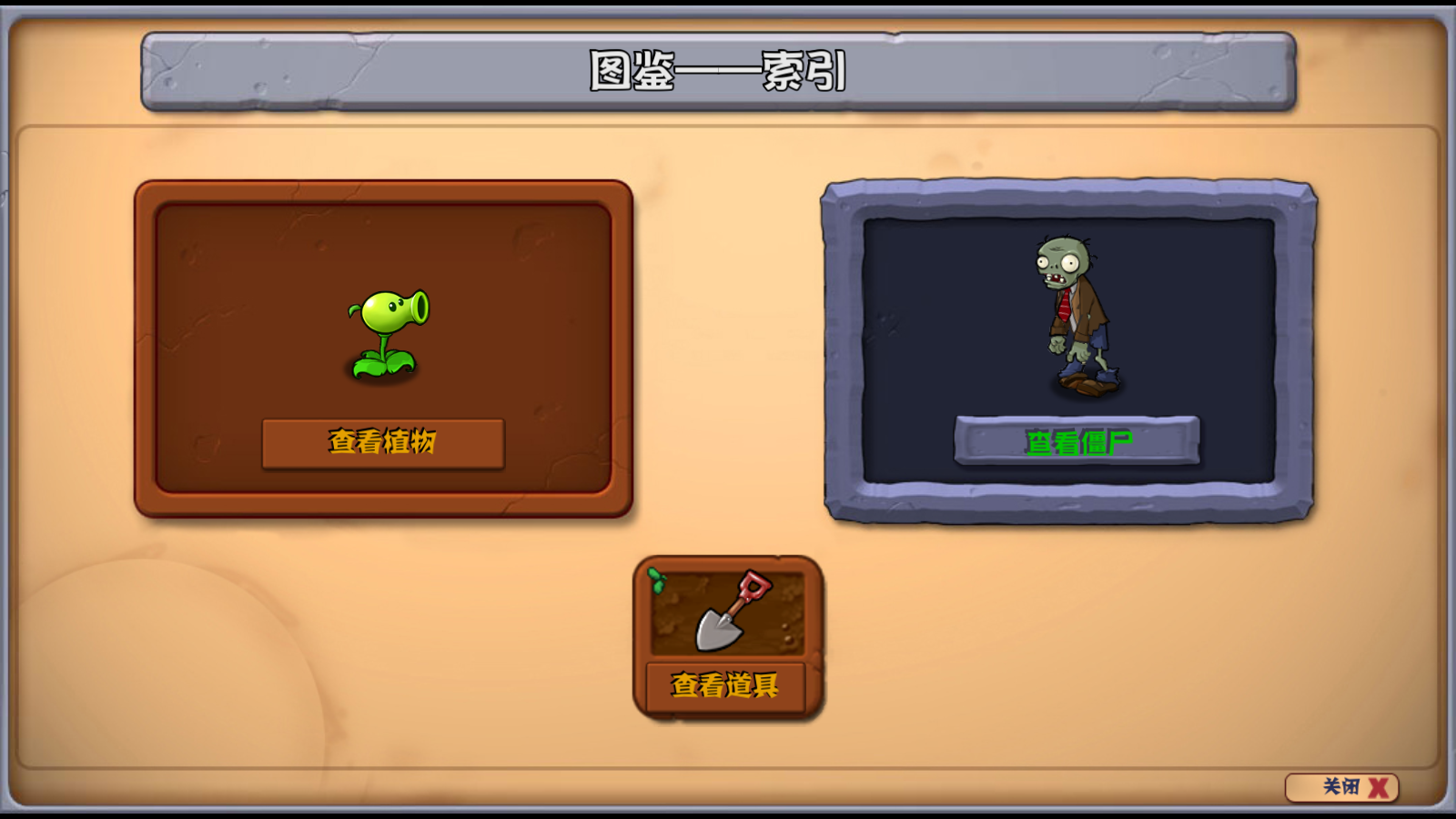Click the Peashooter illustration
Viewport: 1456px width, 819px height.
click(x=387, y=332)
